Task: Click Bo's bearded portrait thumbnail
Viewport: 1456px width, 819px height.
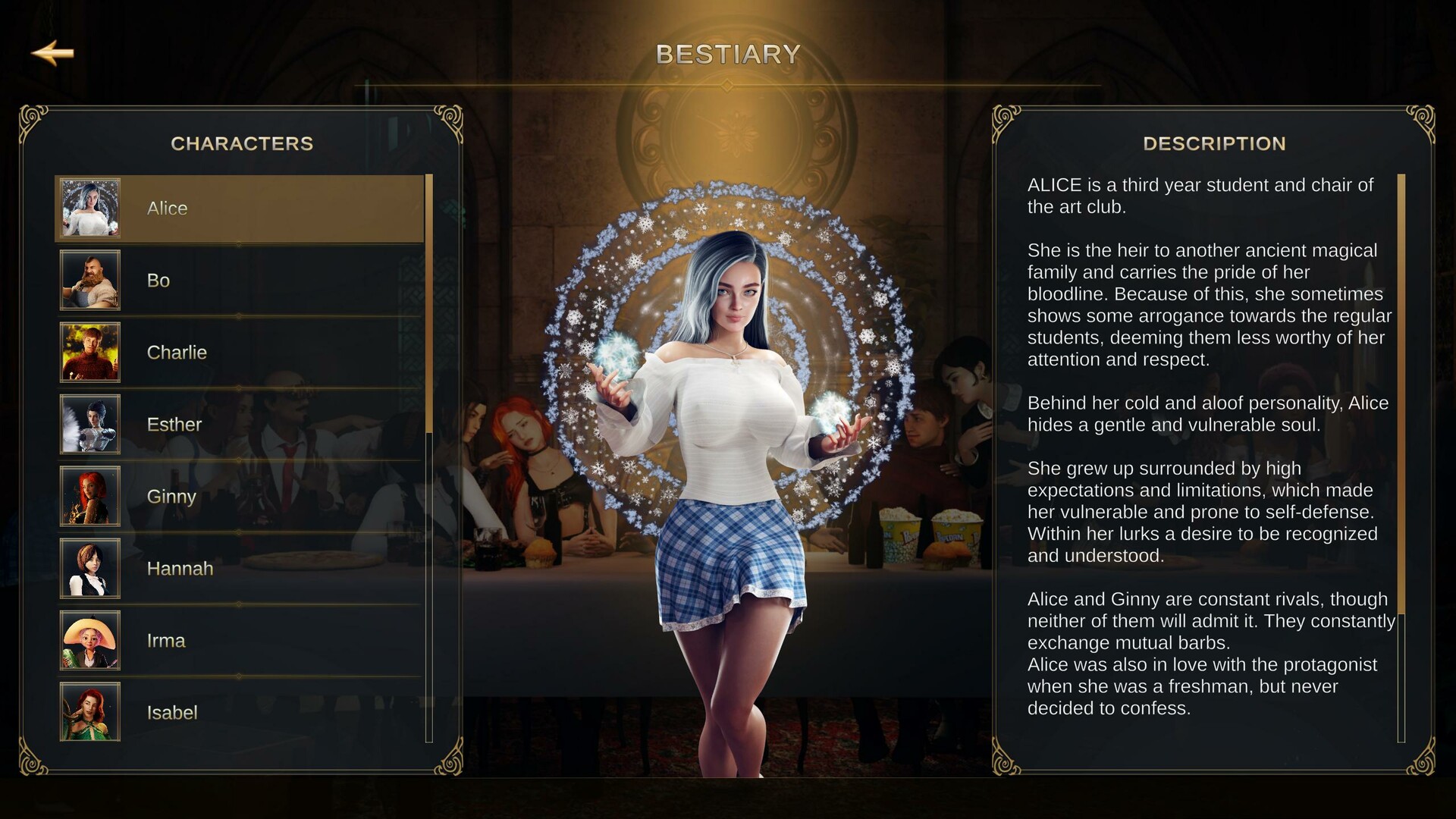Action: (89, 280)
